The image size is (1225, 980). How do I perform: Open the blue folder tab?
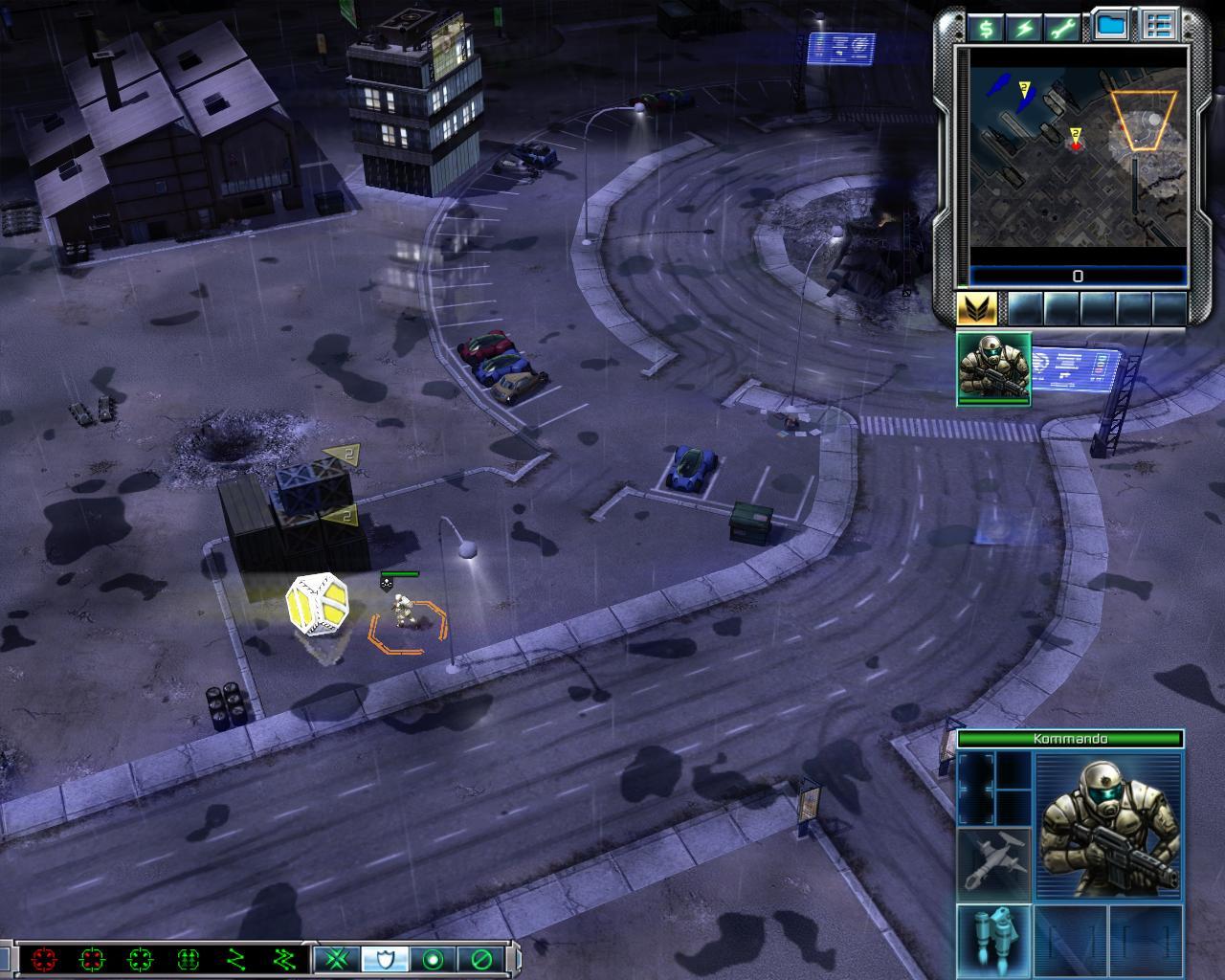click(x=1109, y=26)
